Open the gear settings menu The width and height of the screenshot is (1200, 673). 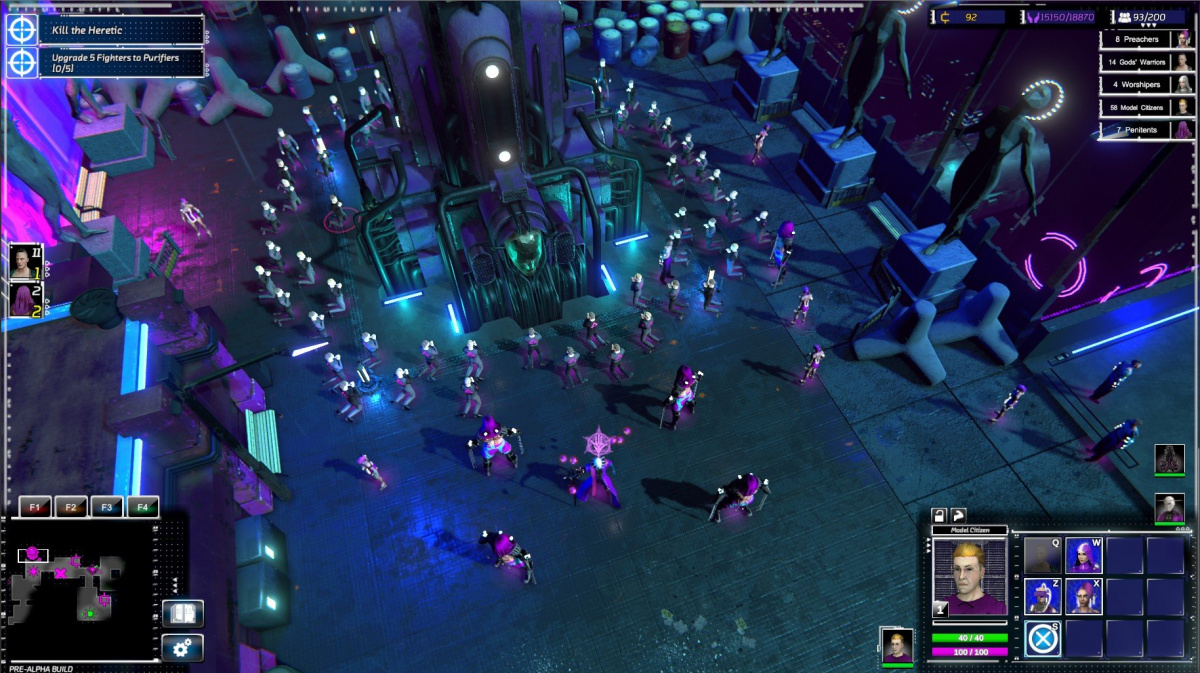point(183,648)
